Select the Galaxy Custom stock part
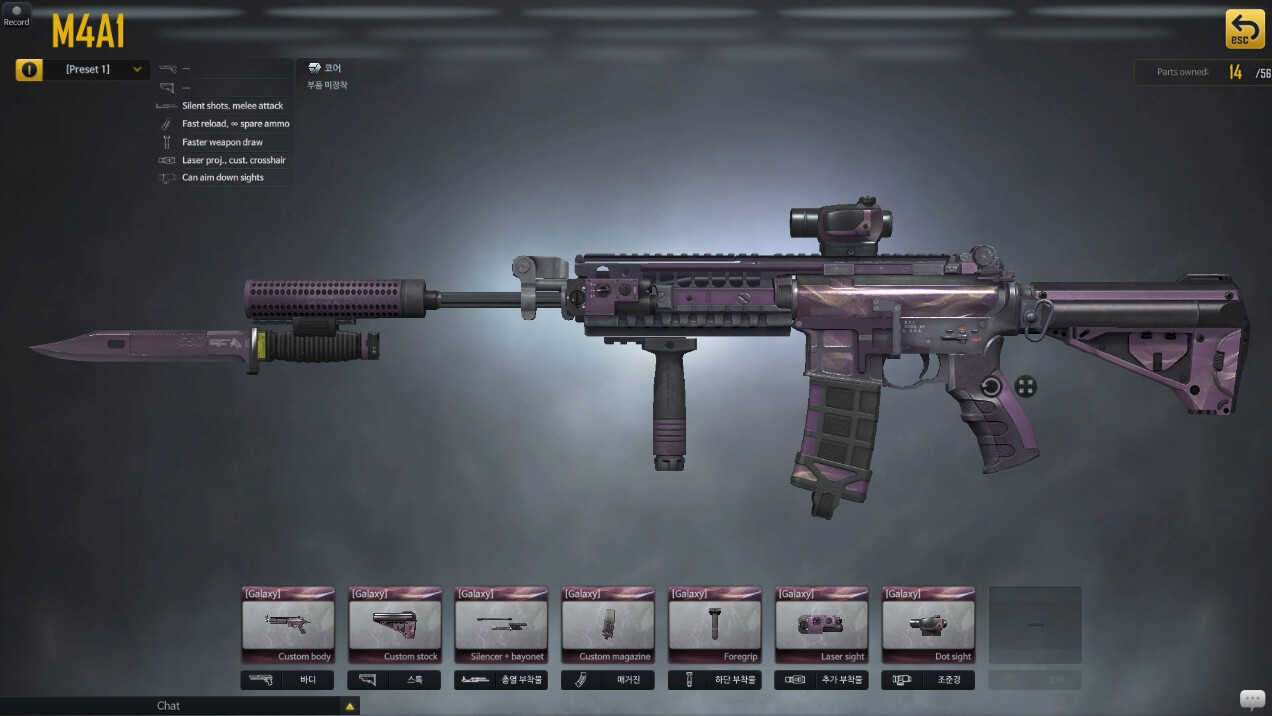This screenshot has height=716, width=1272. tap(394, 625)
